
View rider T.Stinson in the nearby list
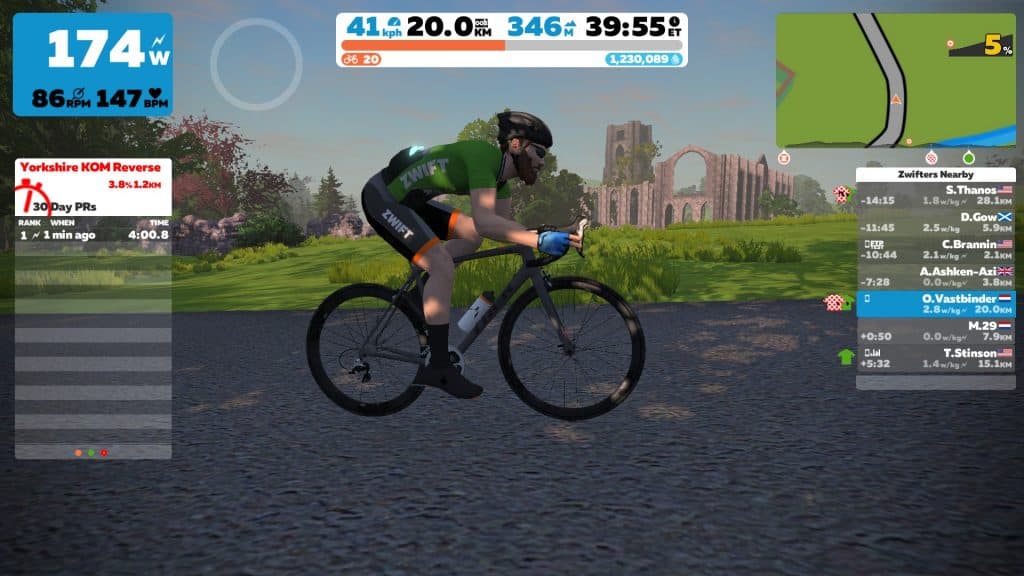click(935, 358)
